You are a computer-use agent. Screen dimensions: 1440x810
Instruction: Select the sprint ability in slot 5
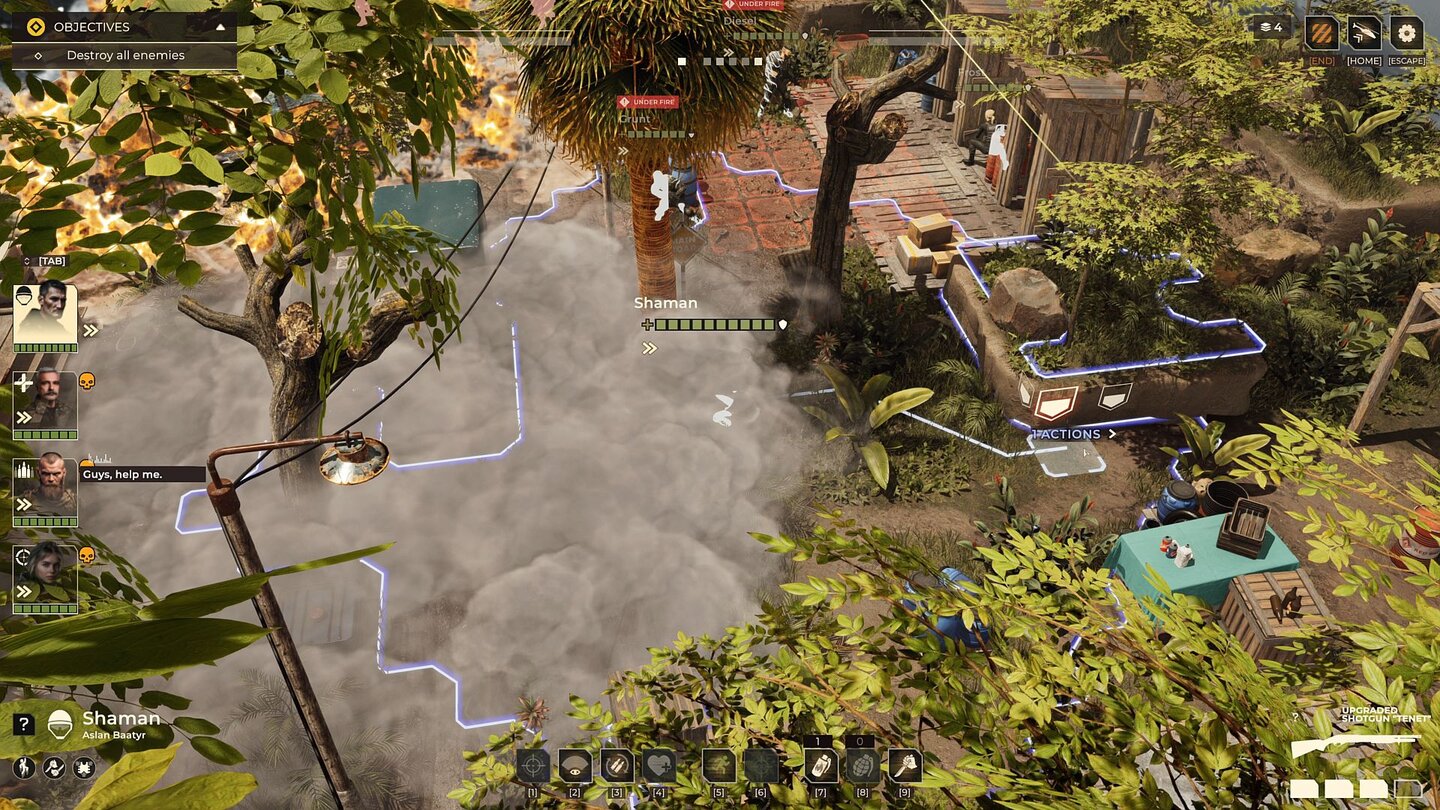[720, 764]
